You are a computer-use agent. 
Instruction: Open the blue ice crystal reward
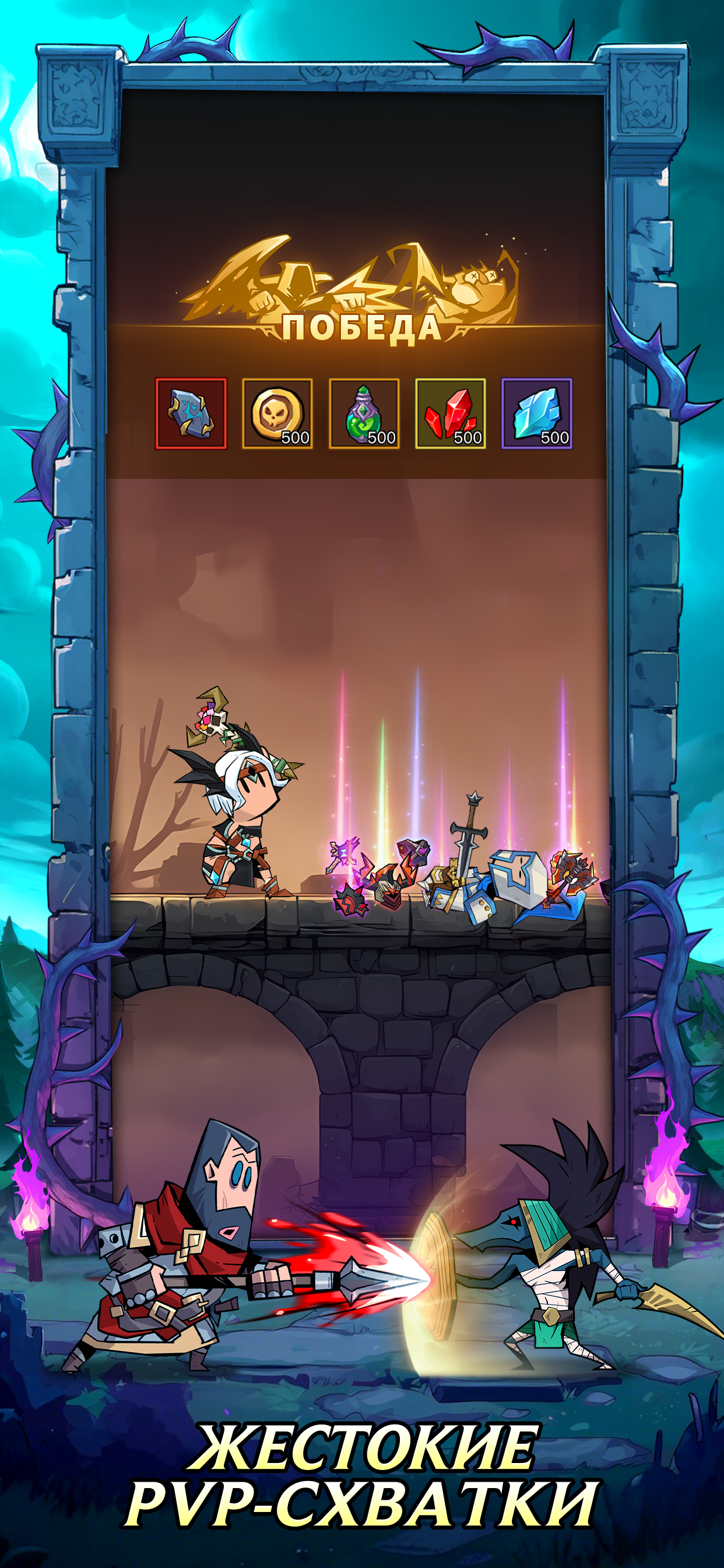coord(537,414)
